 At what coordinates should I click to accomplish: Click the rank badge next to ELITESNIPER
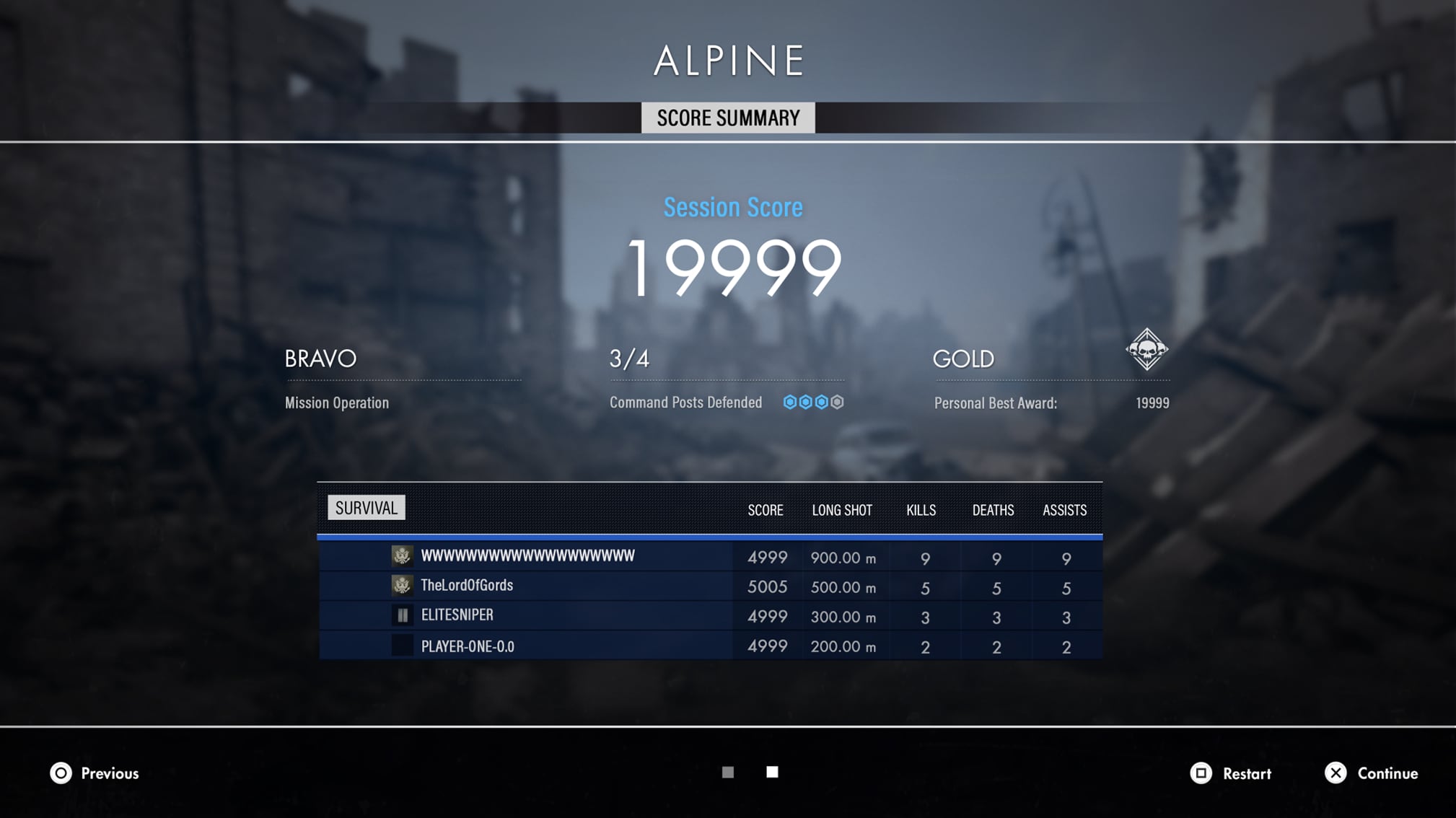pyautogui.click(x=402, y=615)
